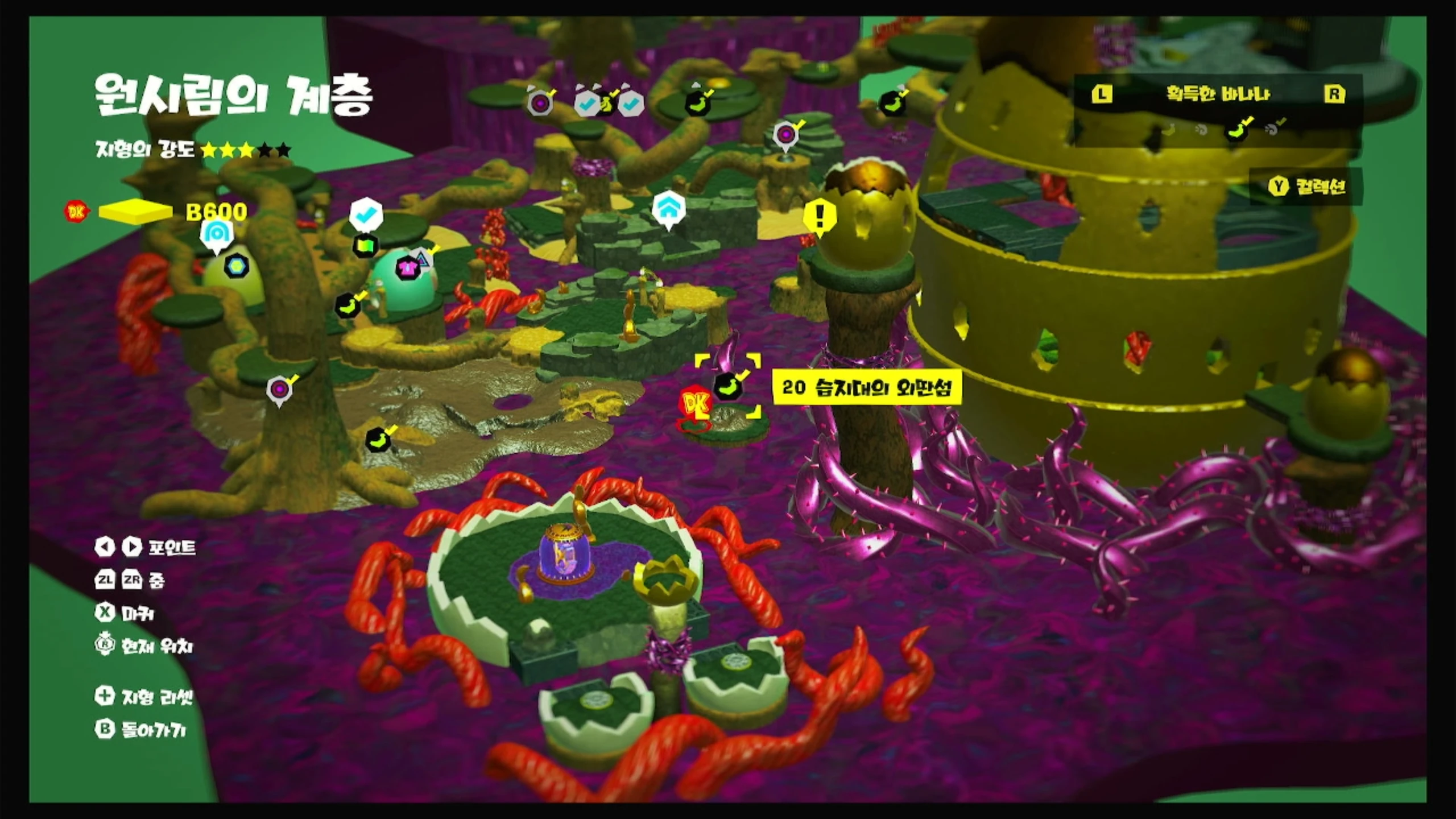Image resolution: width=1456 pixels, height=819 pixels.
Task: Select the blue arch warp marker
Action: (216, 233)
